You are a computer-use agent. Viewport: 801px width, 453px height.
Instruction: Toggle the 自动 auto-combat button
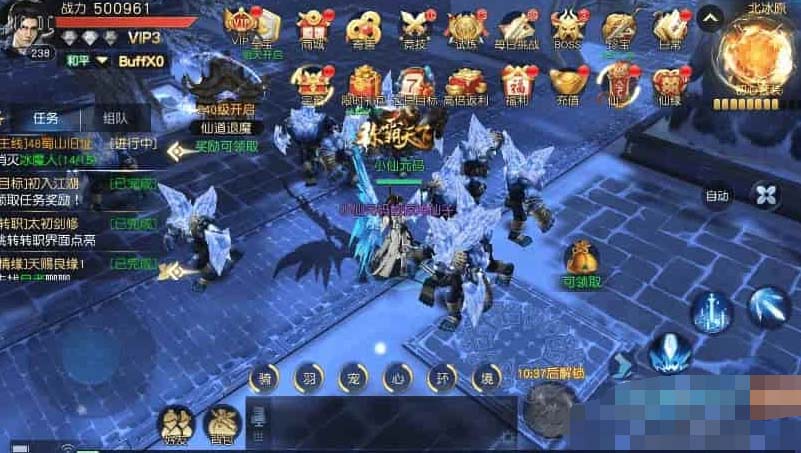click(x=717, y=196)
